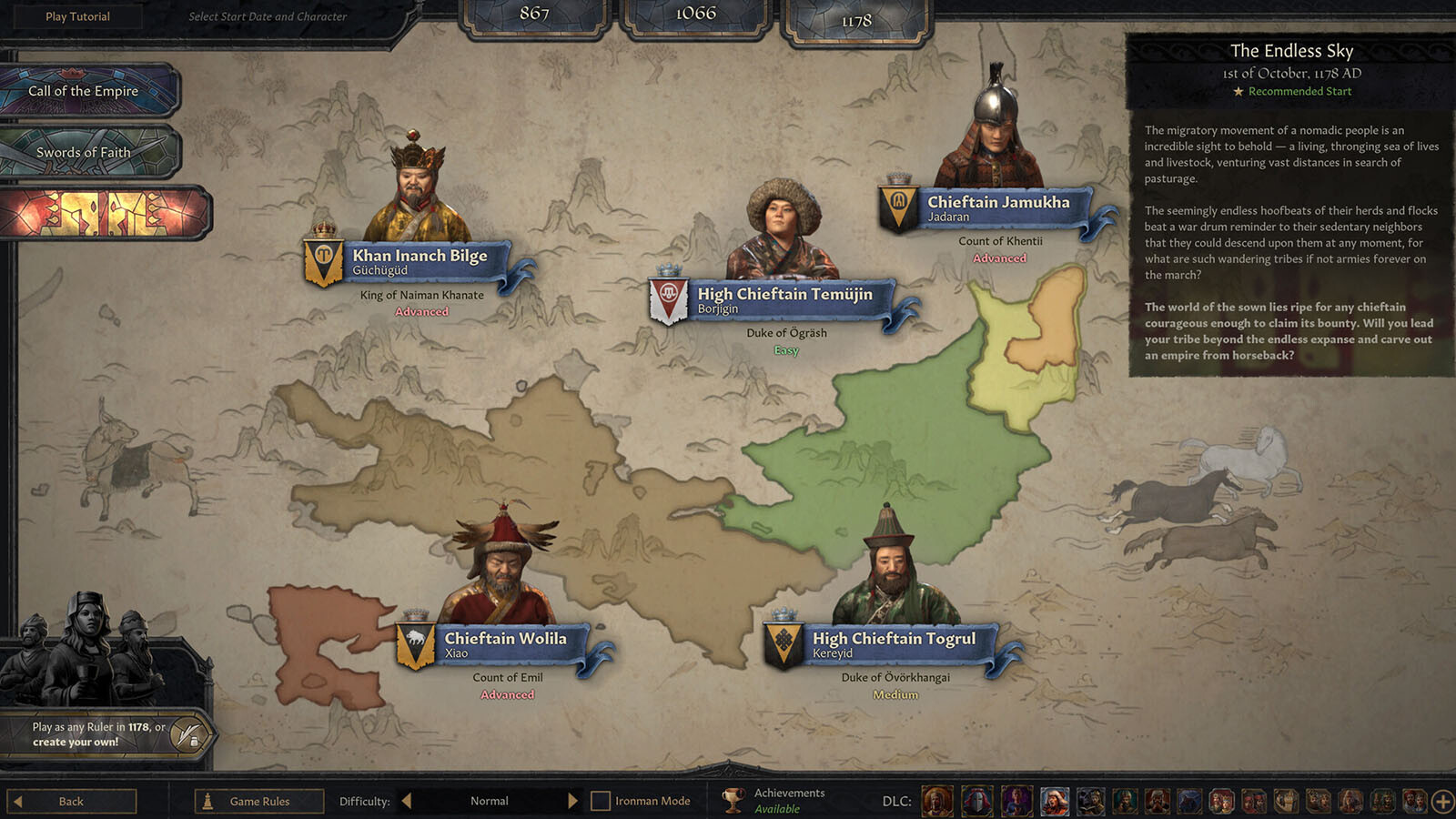Select the 1178 start date tab
This screenshot has height=819, width=1456.
pyautogui.click(x=856, y=21)
